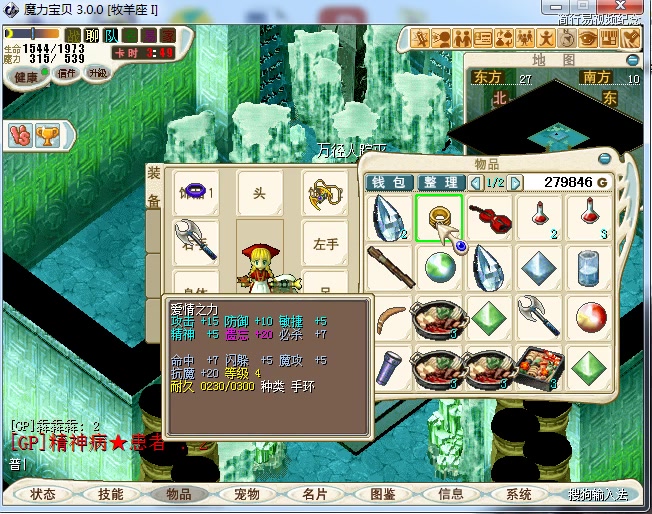The image size is (652, 514).
Task: Click the 健康 health status button
Action: pos(27,77)
